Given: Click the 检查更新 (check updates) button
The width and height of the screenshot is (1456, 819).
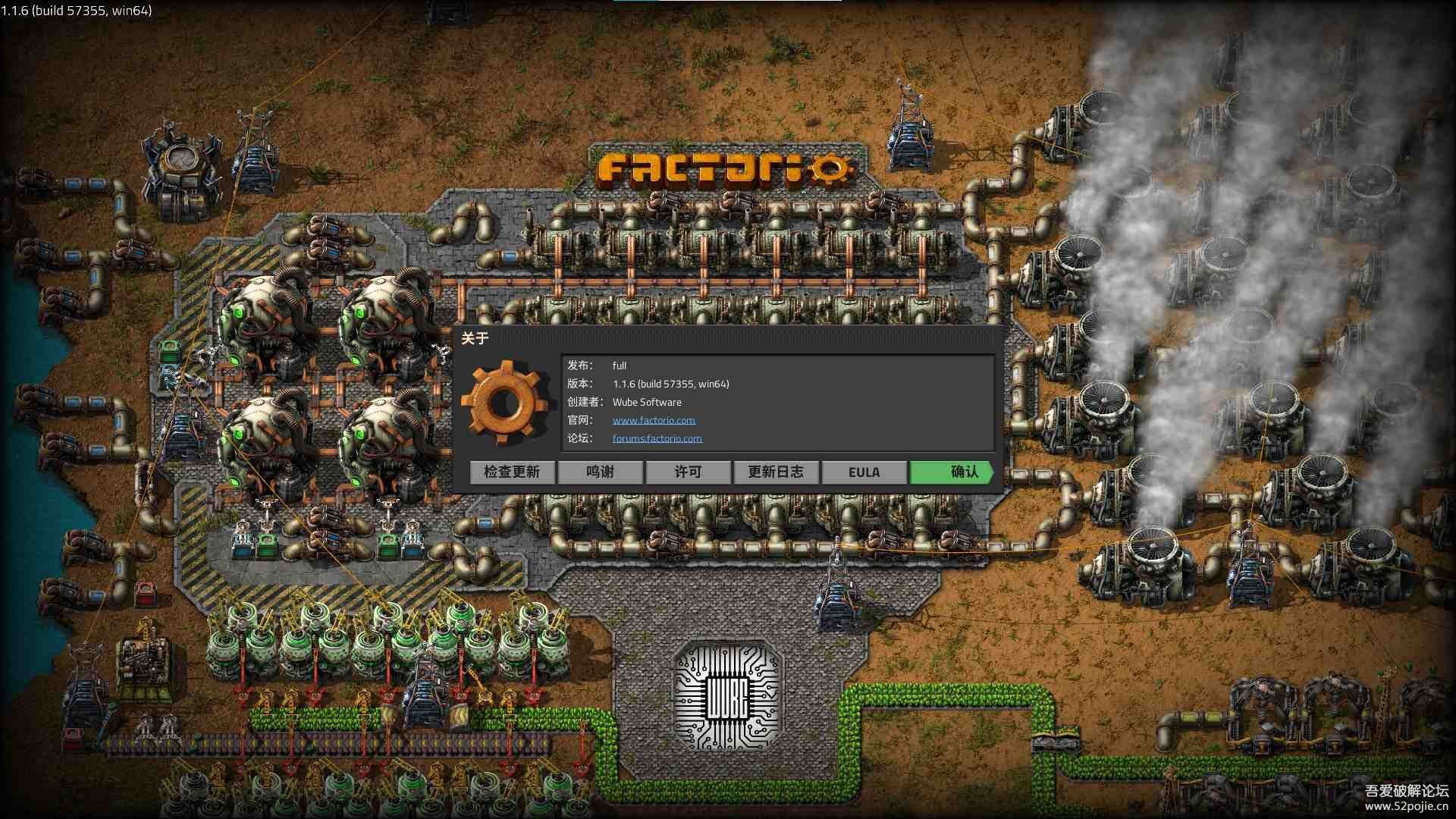Looking at the screenshot, I should 512,472.
